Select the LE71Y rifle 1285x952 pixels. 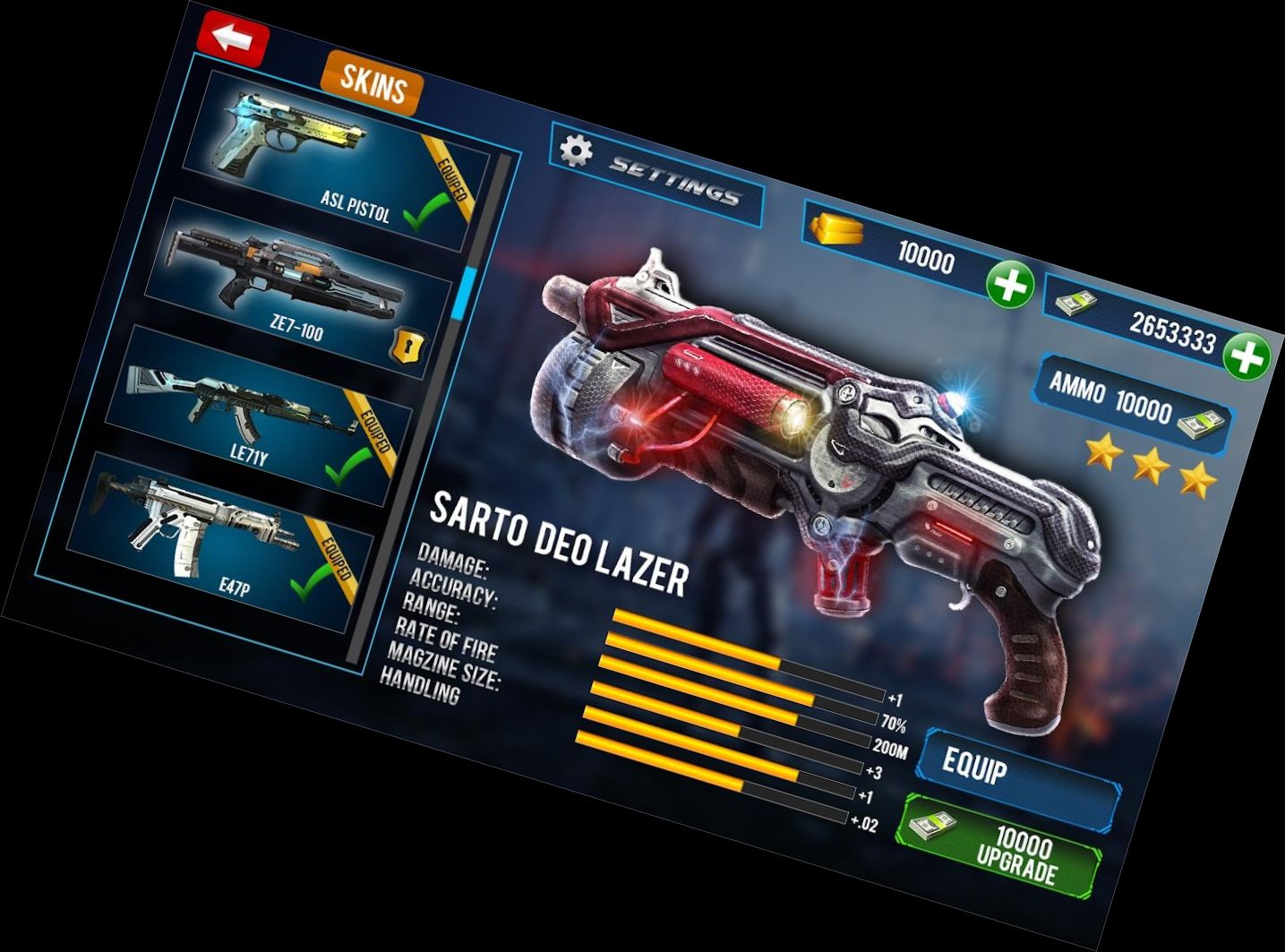point(260,412)
